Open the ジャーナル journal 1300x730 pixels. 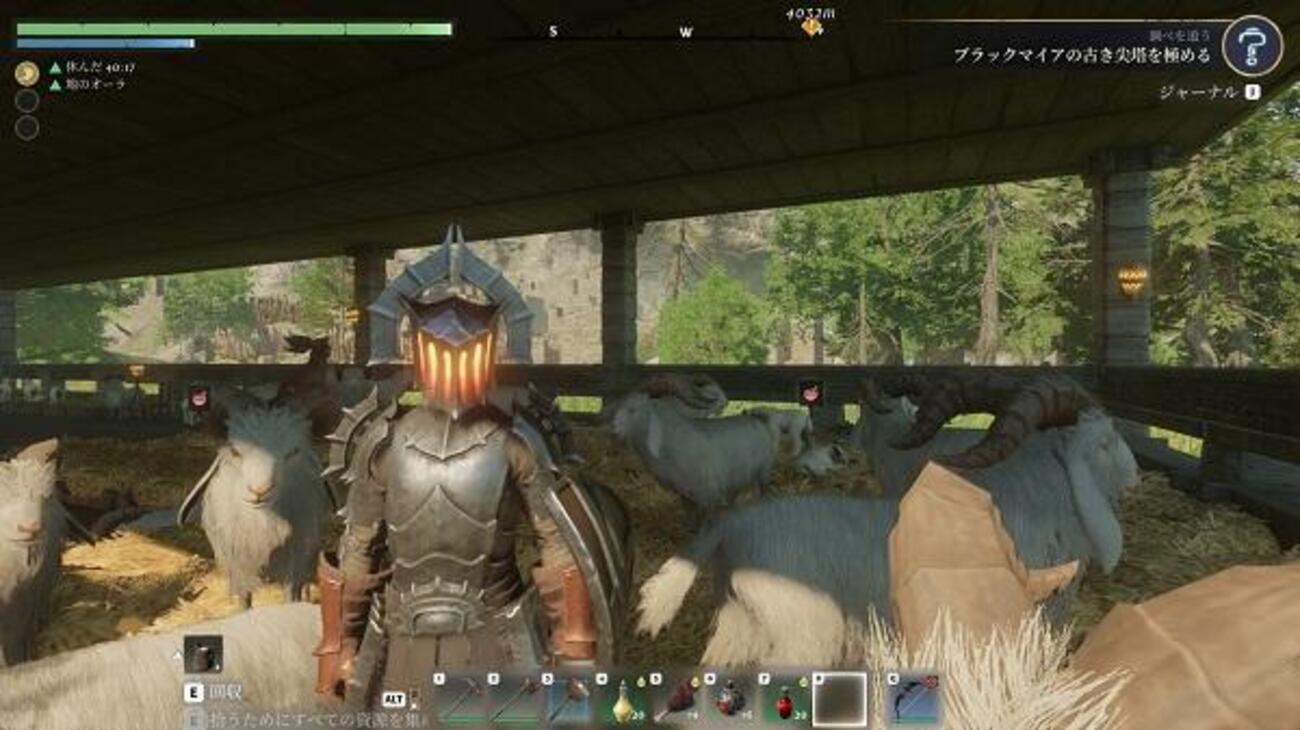pos(1198,92)
